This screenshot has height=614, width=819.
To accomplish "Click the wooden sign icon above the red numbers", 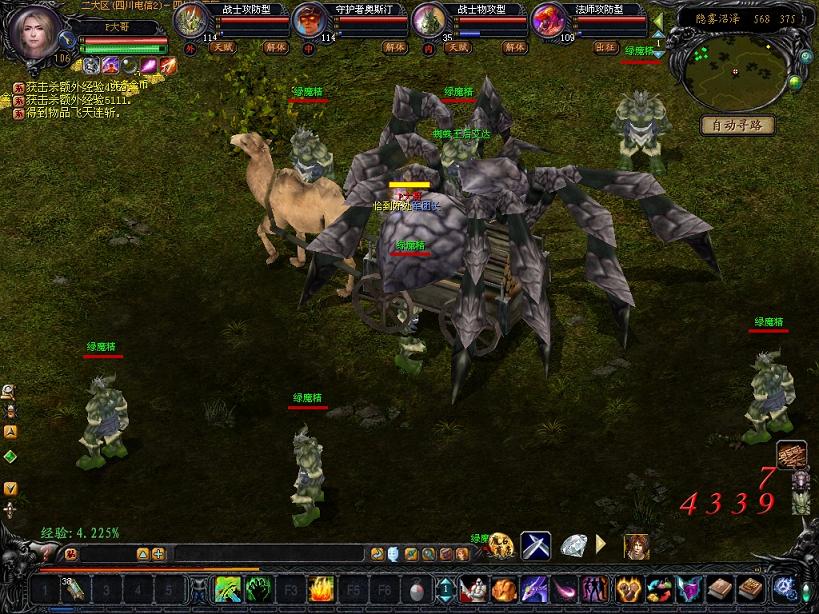I will click(x=791, y=454).
